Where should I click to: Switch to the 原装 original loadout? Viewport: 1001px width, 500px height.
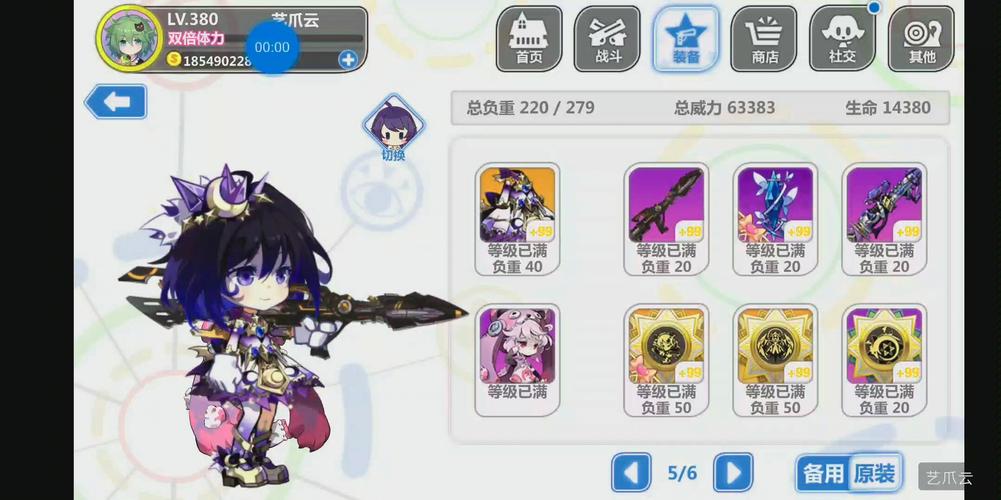pos(876,473)
